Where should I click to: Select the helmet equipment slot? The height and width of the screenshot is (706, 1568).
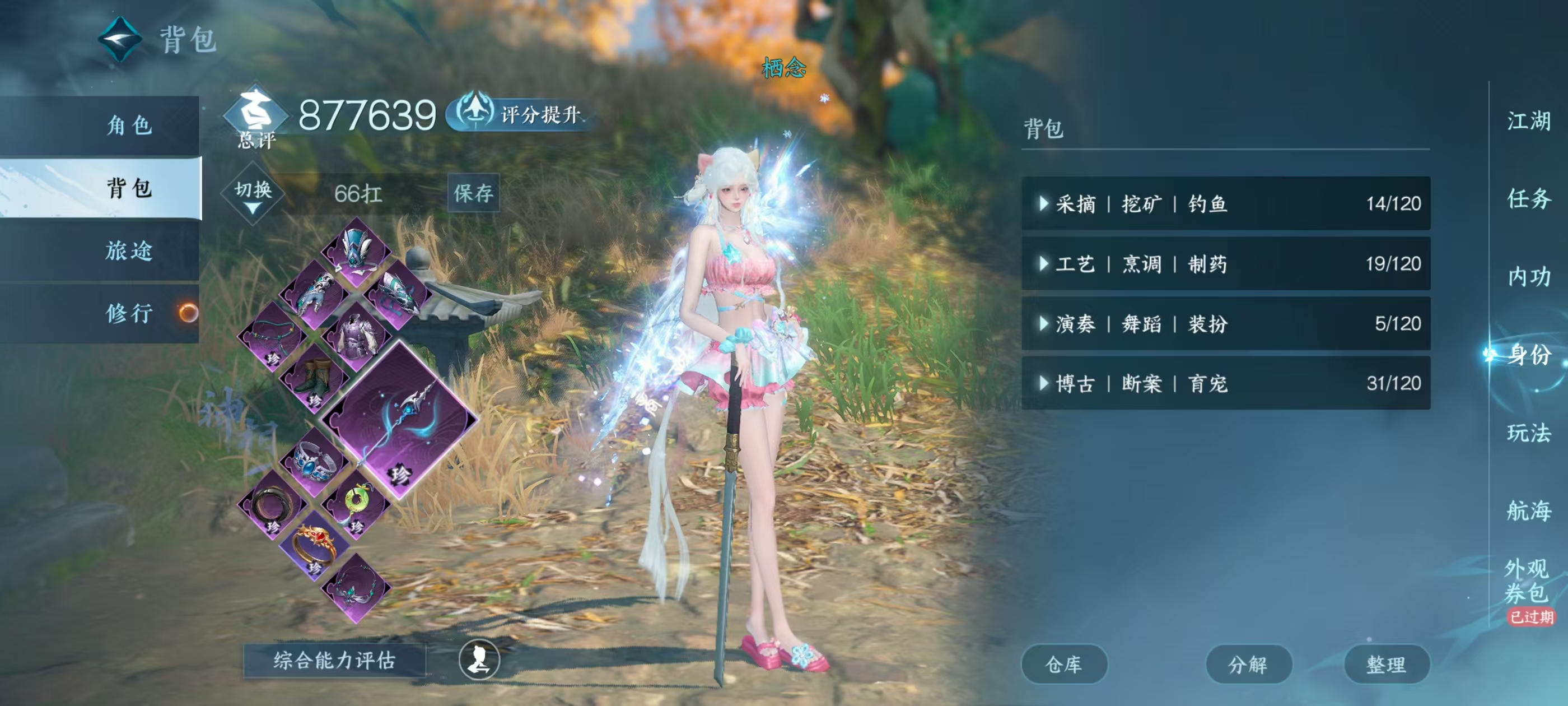(x=356, y=250)
